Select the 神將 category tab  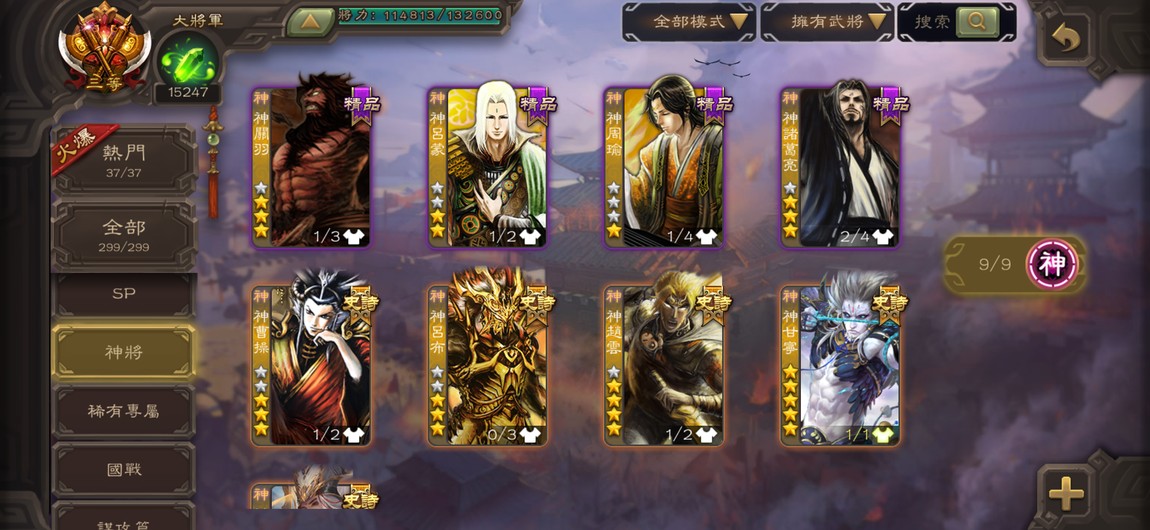[124, 352]
